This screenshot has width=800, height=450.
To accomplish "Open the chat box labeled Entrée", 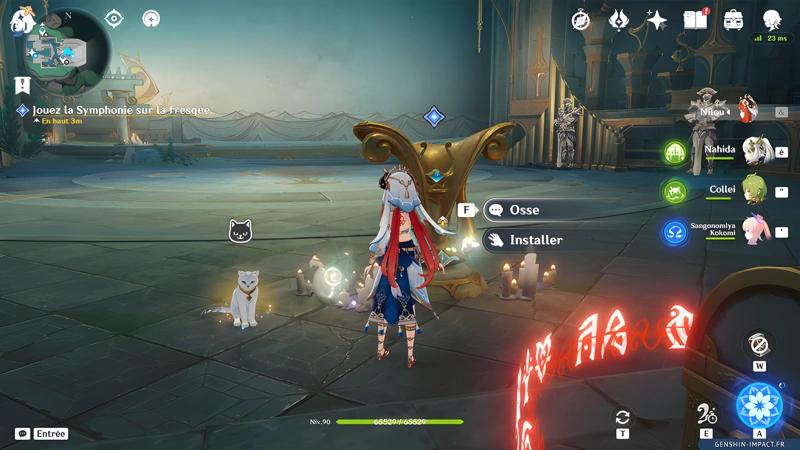I will point(42,434).
